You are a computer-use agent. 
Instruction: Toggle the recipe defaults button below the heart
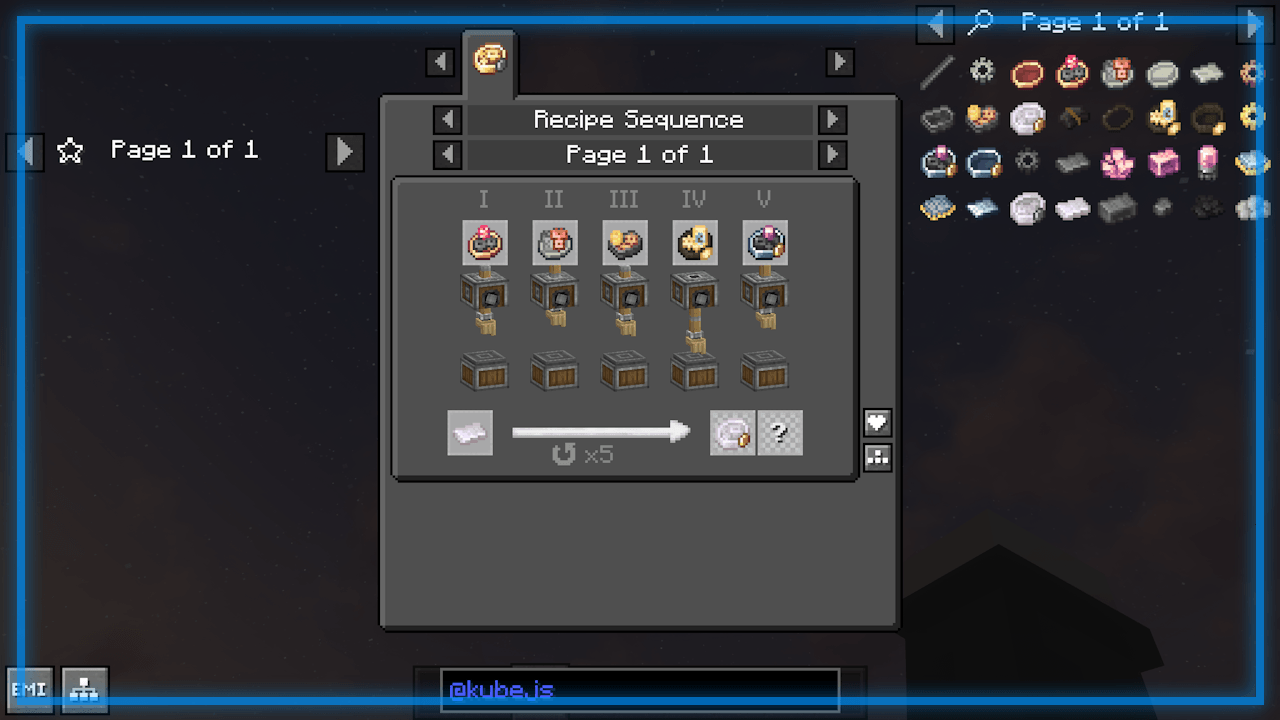click(877, 457)
